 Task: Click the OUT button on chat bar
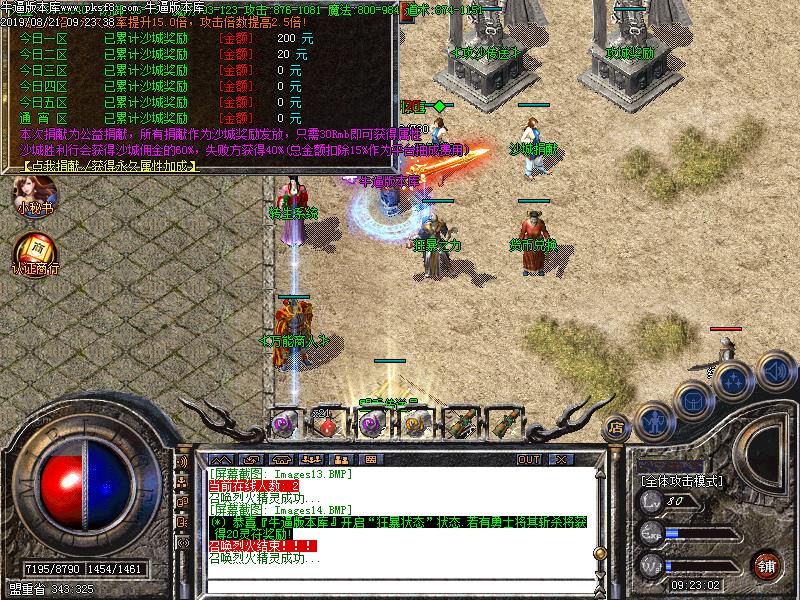pos(529,459)
